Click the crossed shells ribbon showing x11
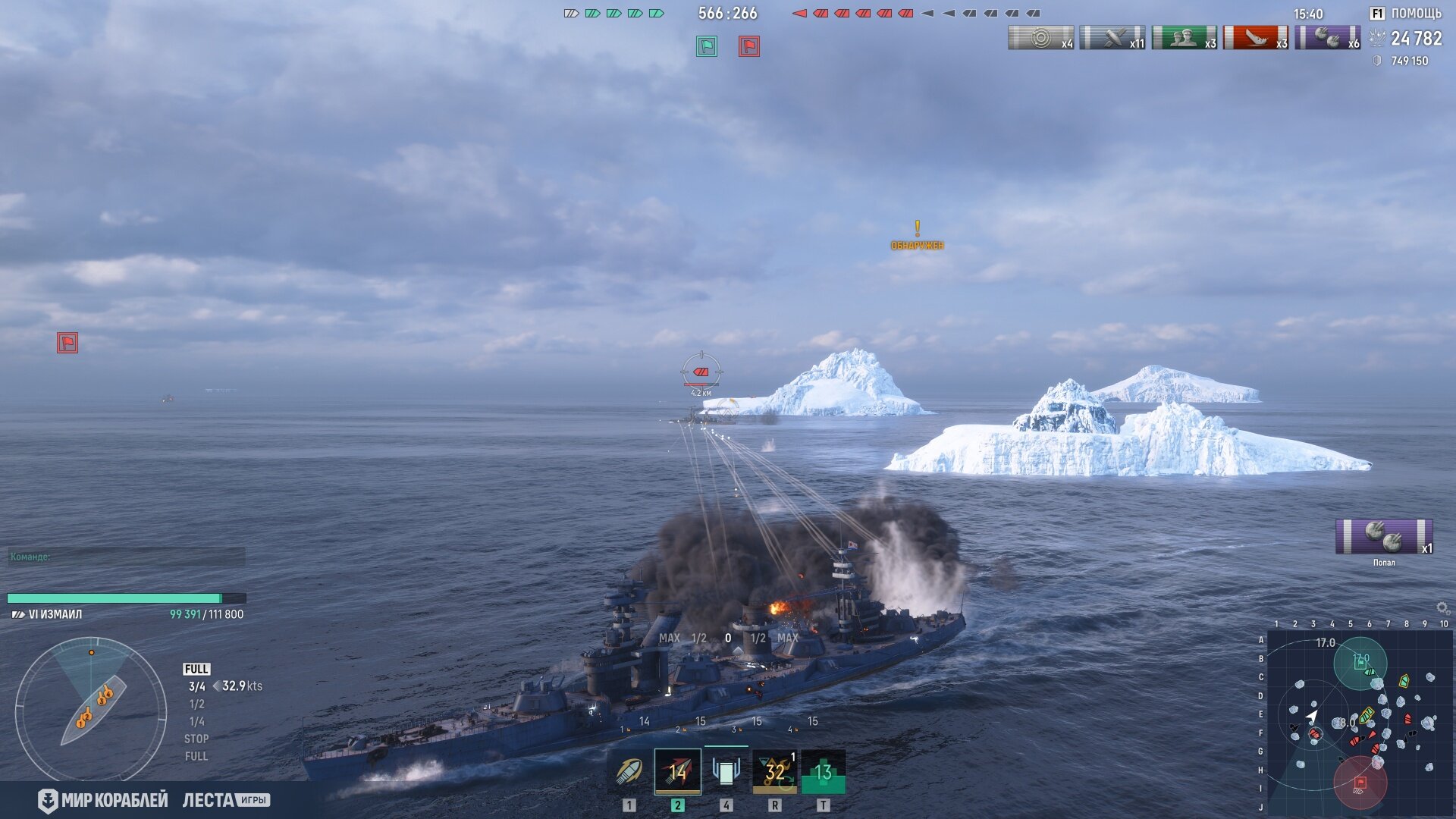 coord(1112,38)
